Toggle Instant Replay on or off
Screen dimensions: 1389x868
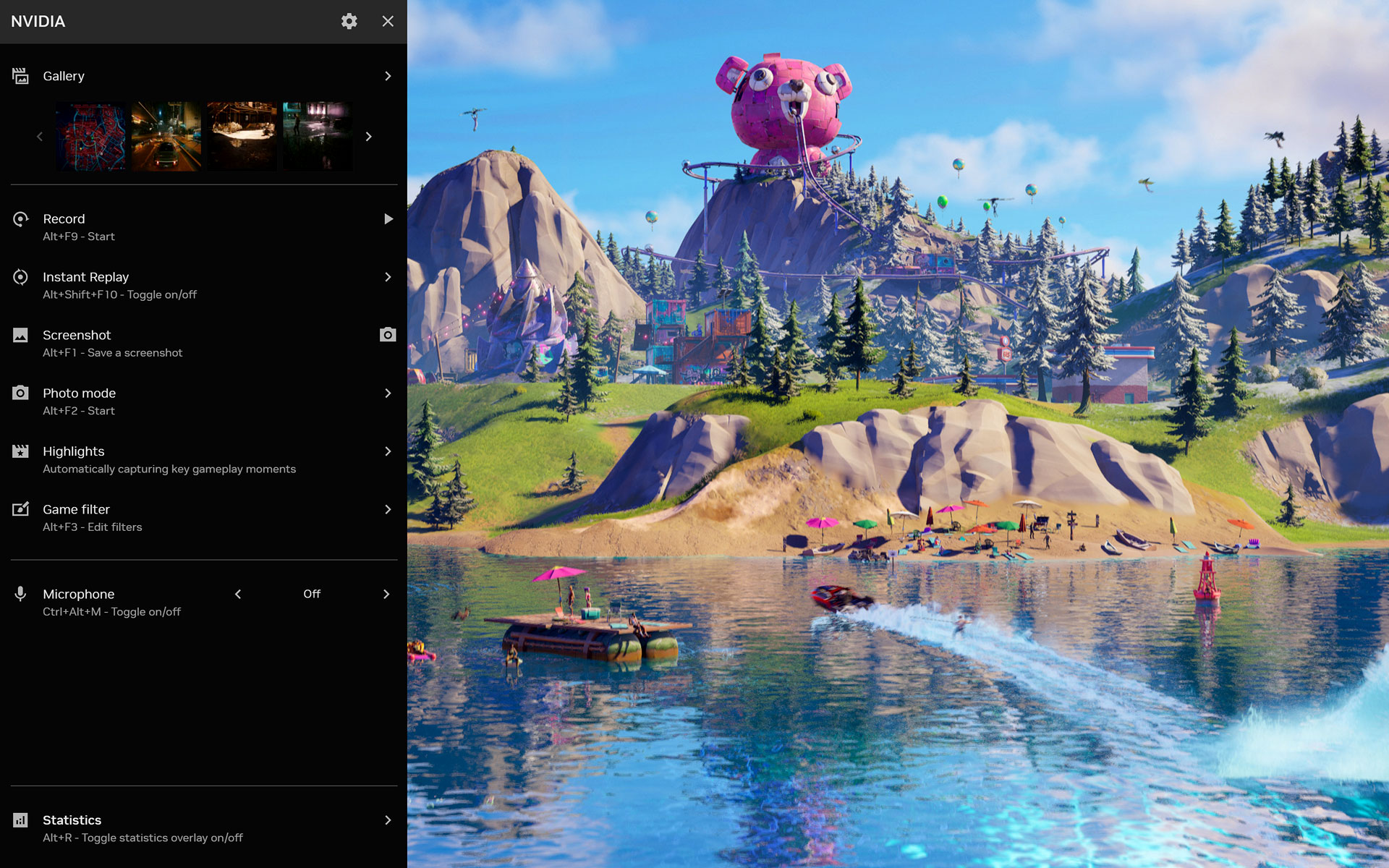click(388, 277)
